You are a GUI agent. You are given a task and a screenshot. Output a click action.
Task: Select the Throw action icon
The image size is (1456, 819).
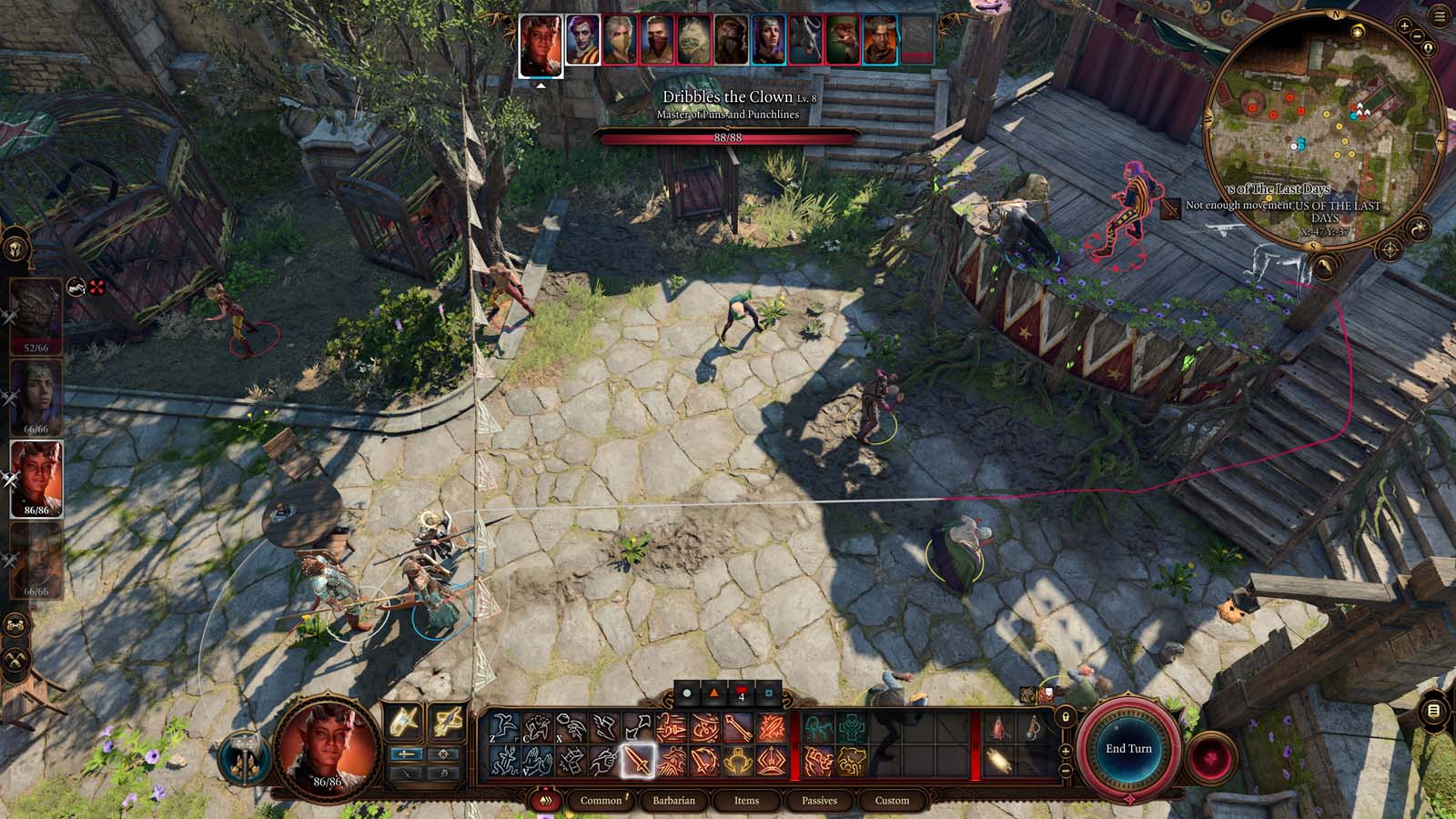click(x=571, y=727)
